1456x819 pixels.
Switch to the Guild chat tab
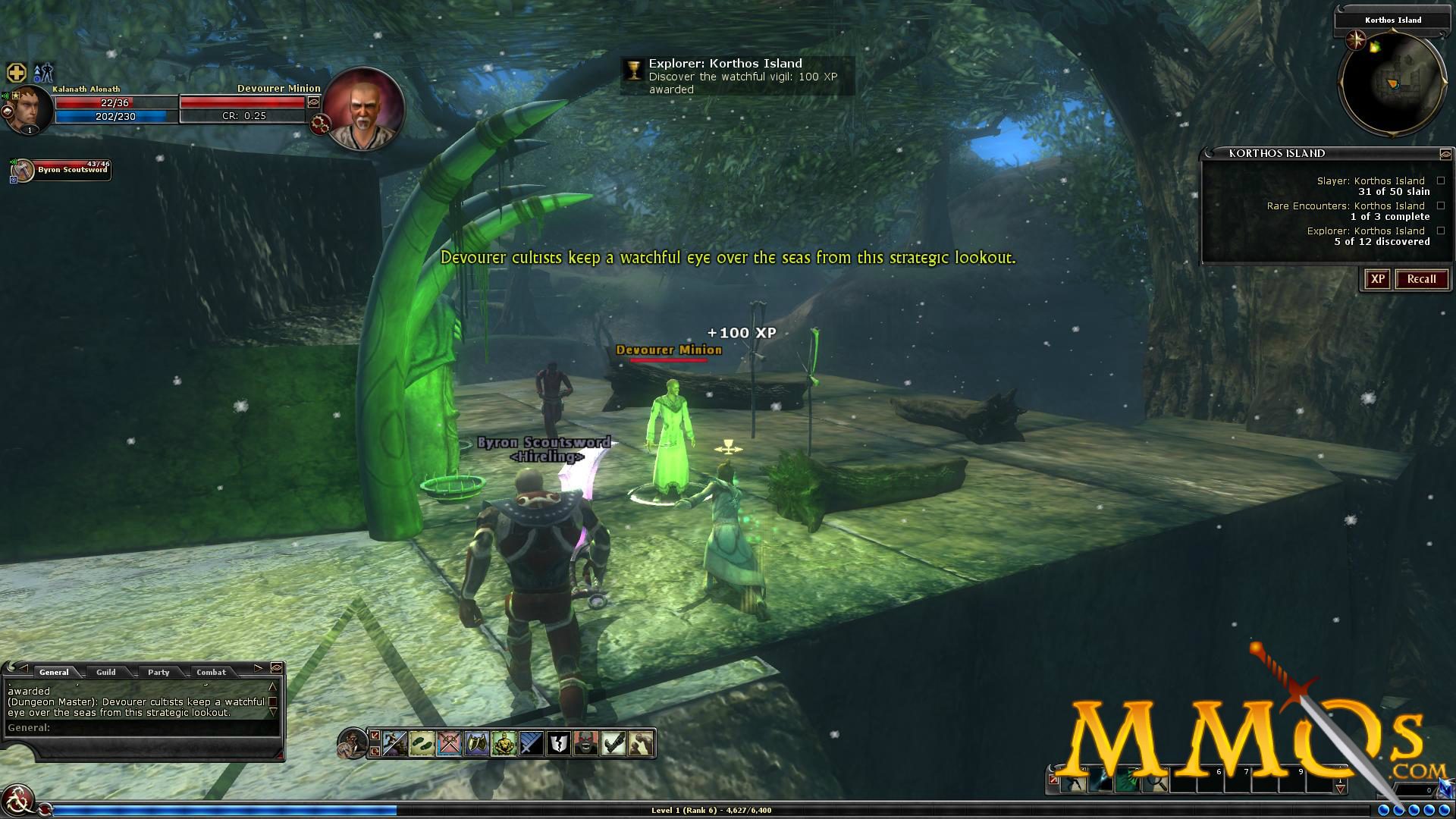106,672
